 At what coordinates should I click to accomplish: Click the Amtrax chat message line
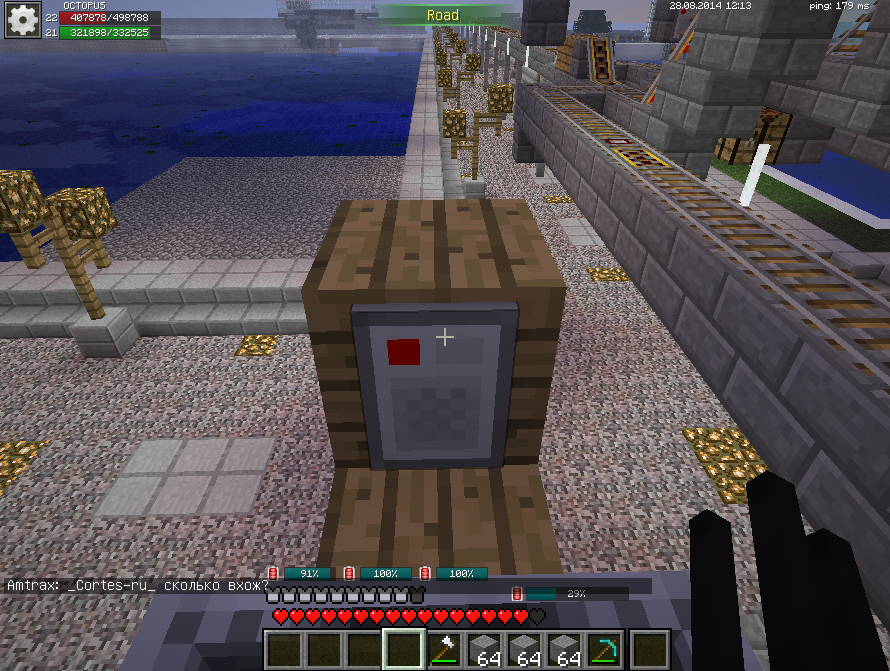[x=138, y=585]
